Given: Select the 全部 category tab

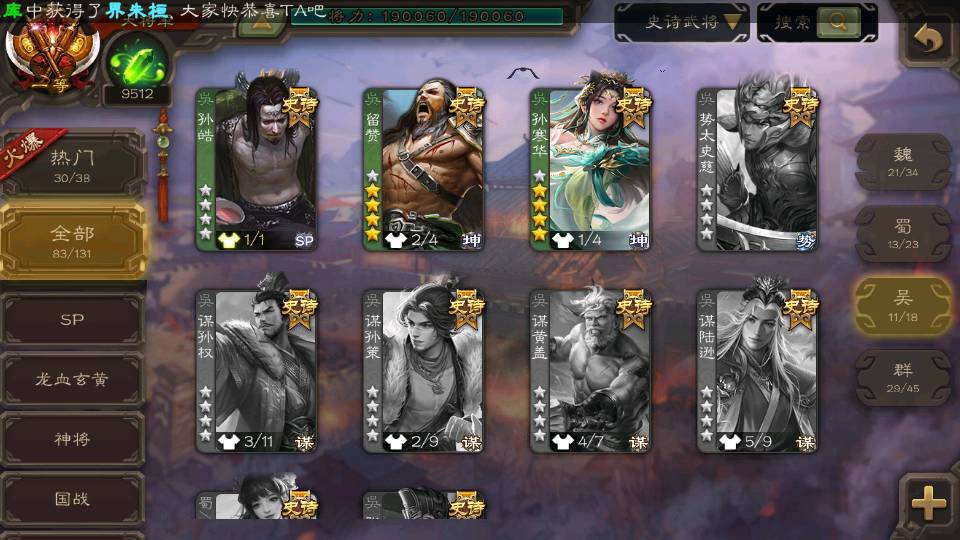Looking at the screenshot, I should [x=73, y=240].
